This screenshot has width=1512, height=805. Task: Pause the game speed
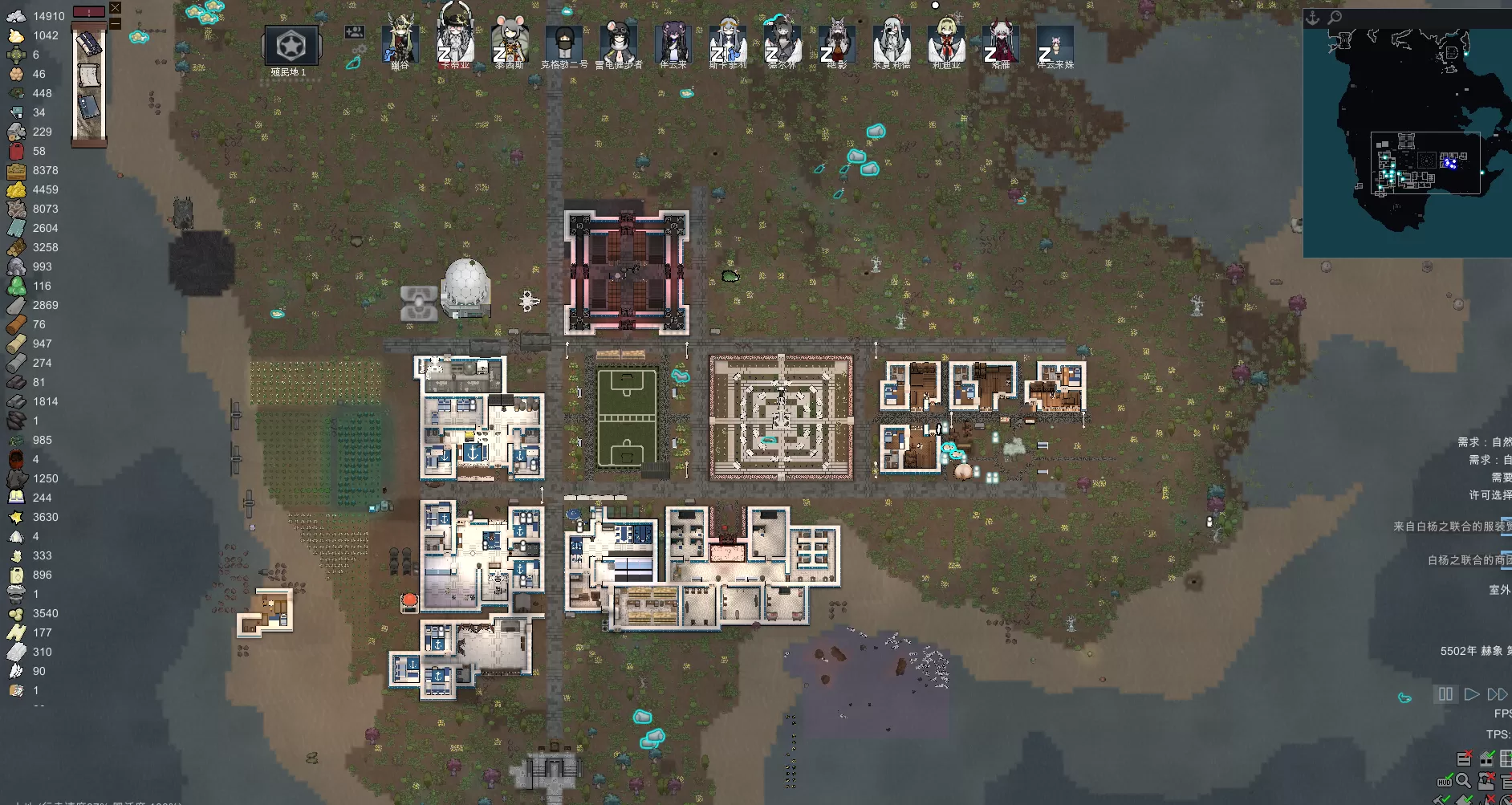coord(1445,694)
